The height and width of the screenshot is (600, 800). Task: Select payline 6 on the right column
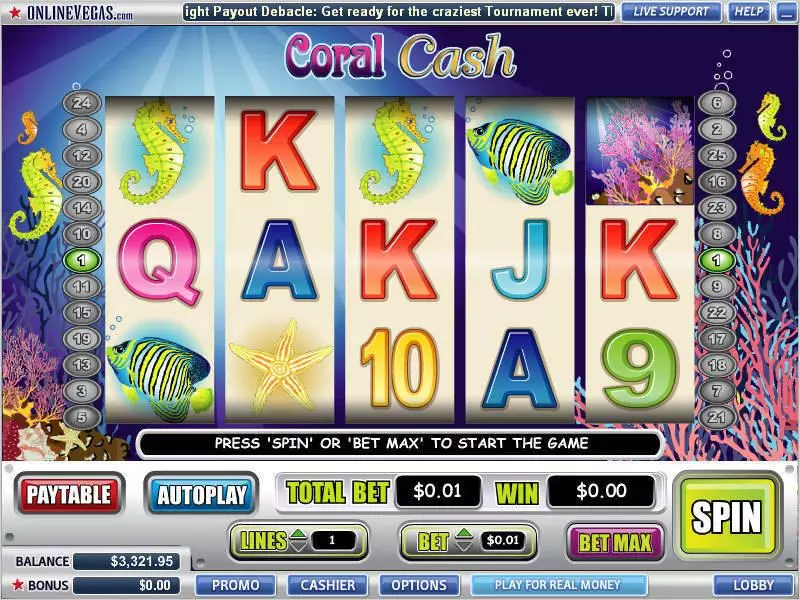click(x=716, y=102)
